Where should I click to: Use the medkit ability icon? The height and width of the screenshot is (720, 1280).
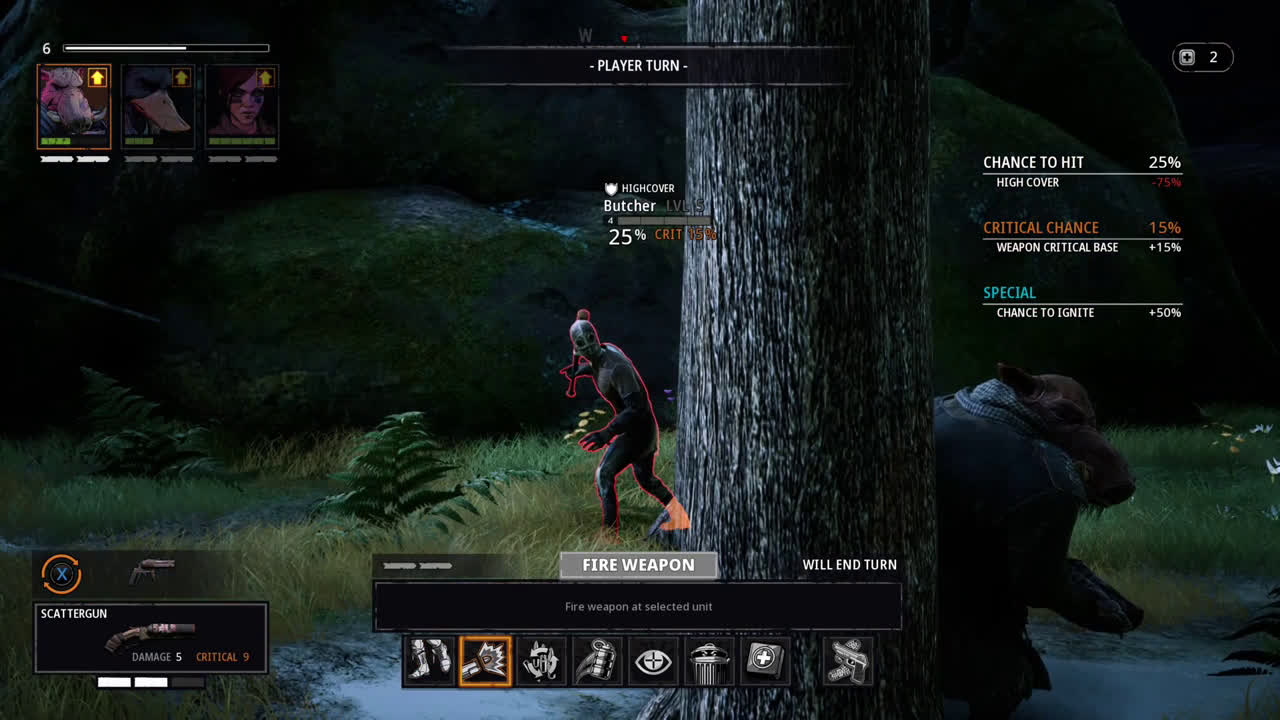coord(765,661)
